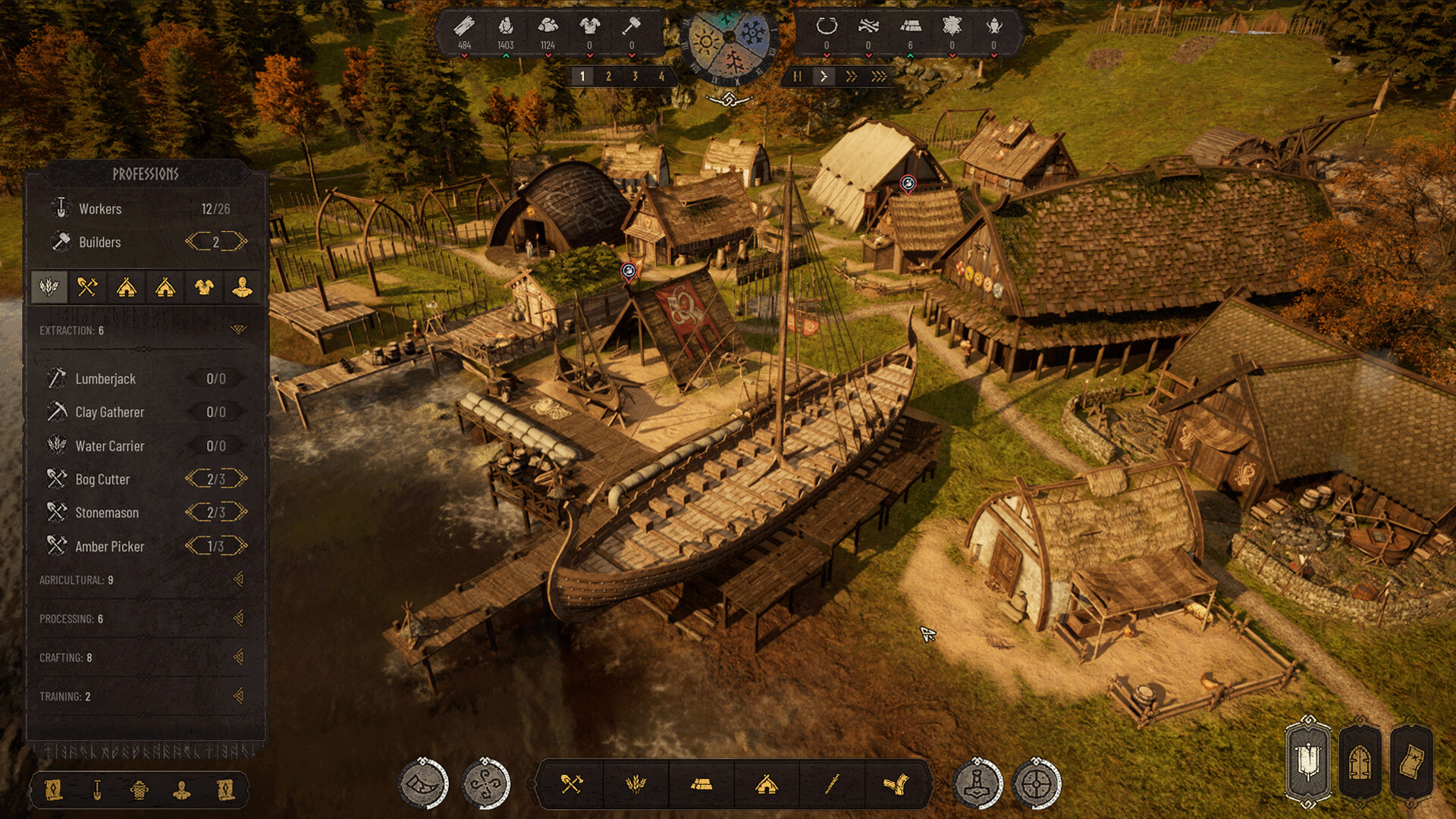Open the Crafting professions section
Viewport: 1456px width, 819px height.
[x=238, y=657]
